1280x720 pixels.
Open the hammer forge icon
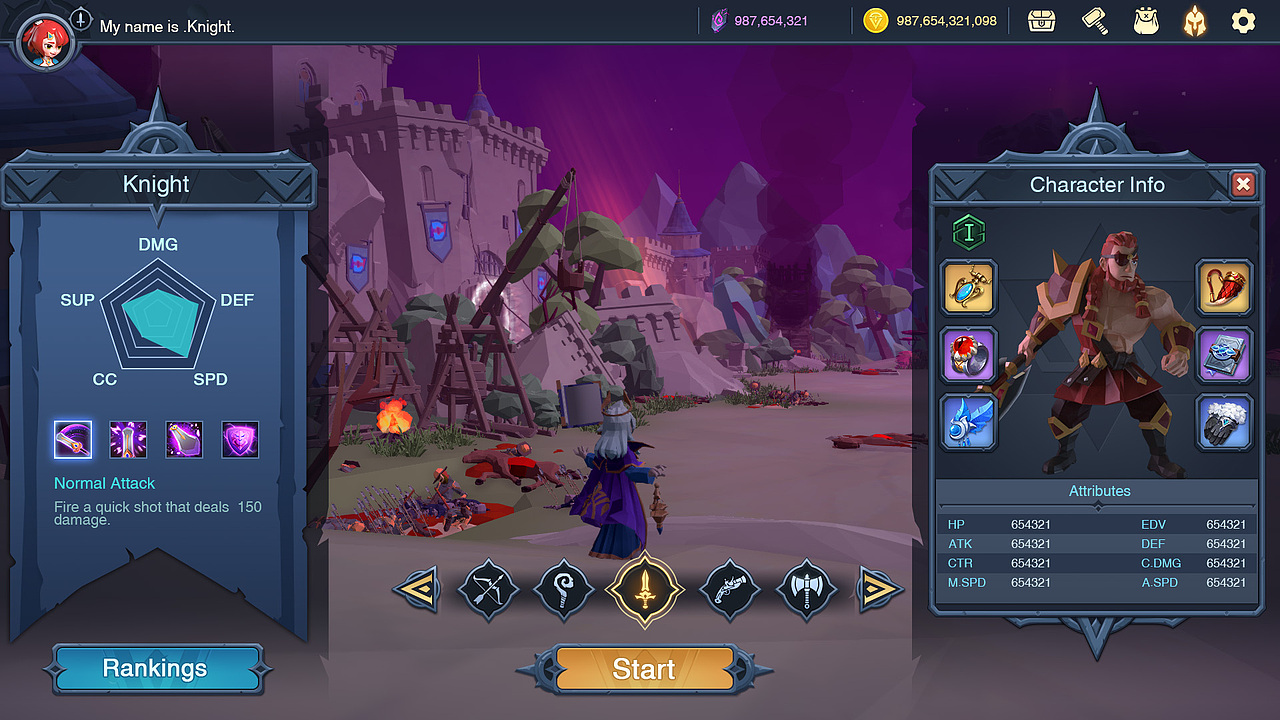(x=1095, y=21)
